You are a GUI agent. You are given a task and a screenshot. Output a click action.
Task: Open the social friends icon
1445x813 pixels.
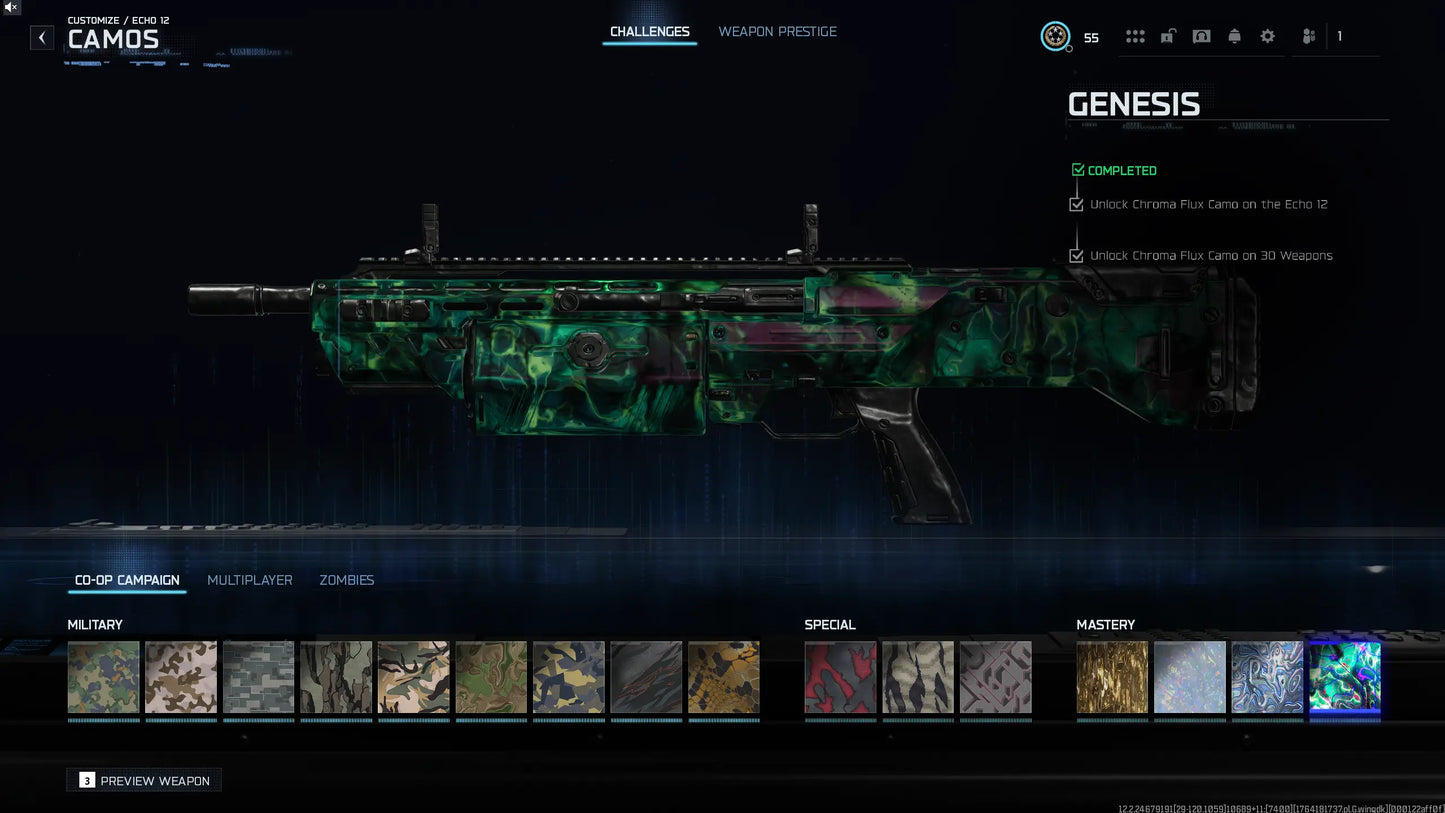pyautogui.click(x=1308, y=36)
